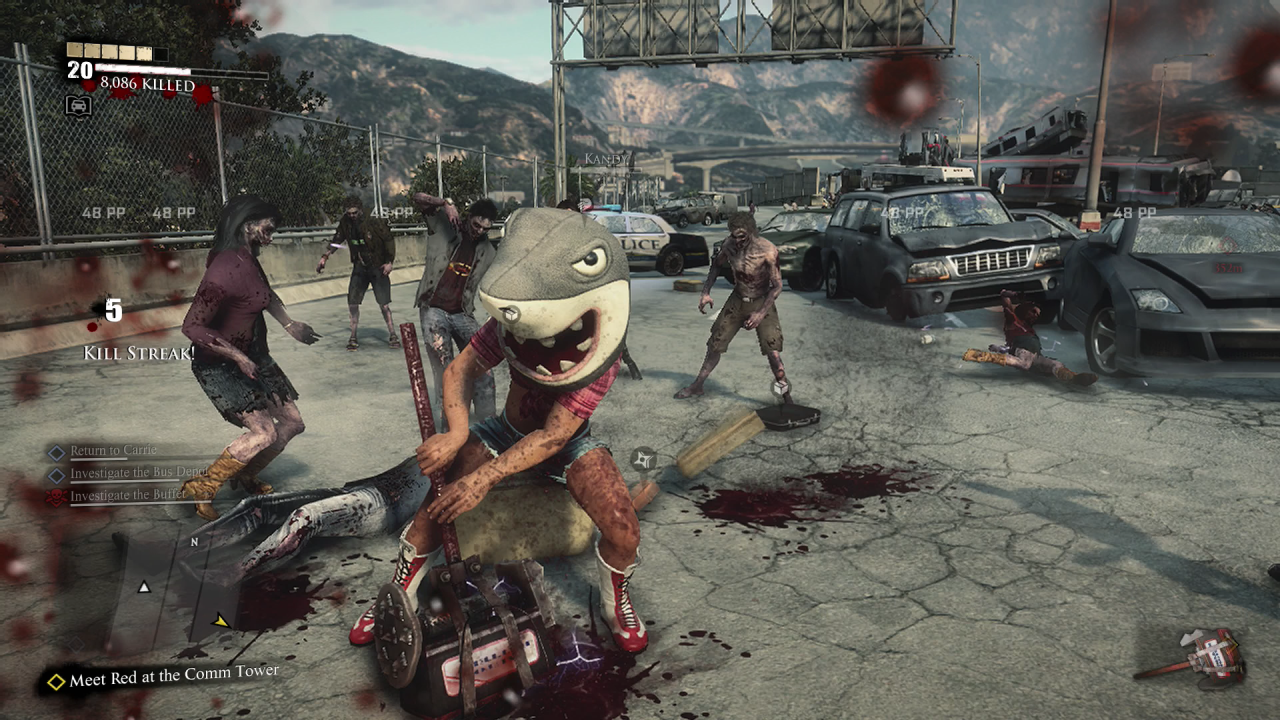
Task: Click the white player arrow on the minimap
Action: 144,587
